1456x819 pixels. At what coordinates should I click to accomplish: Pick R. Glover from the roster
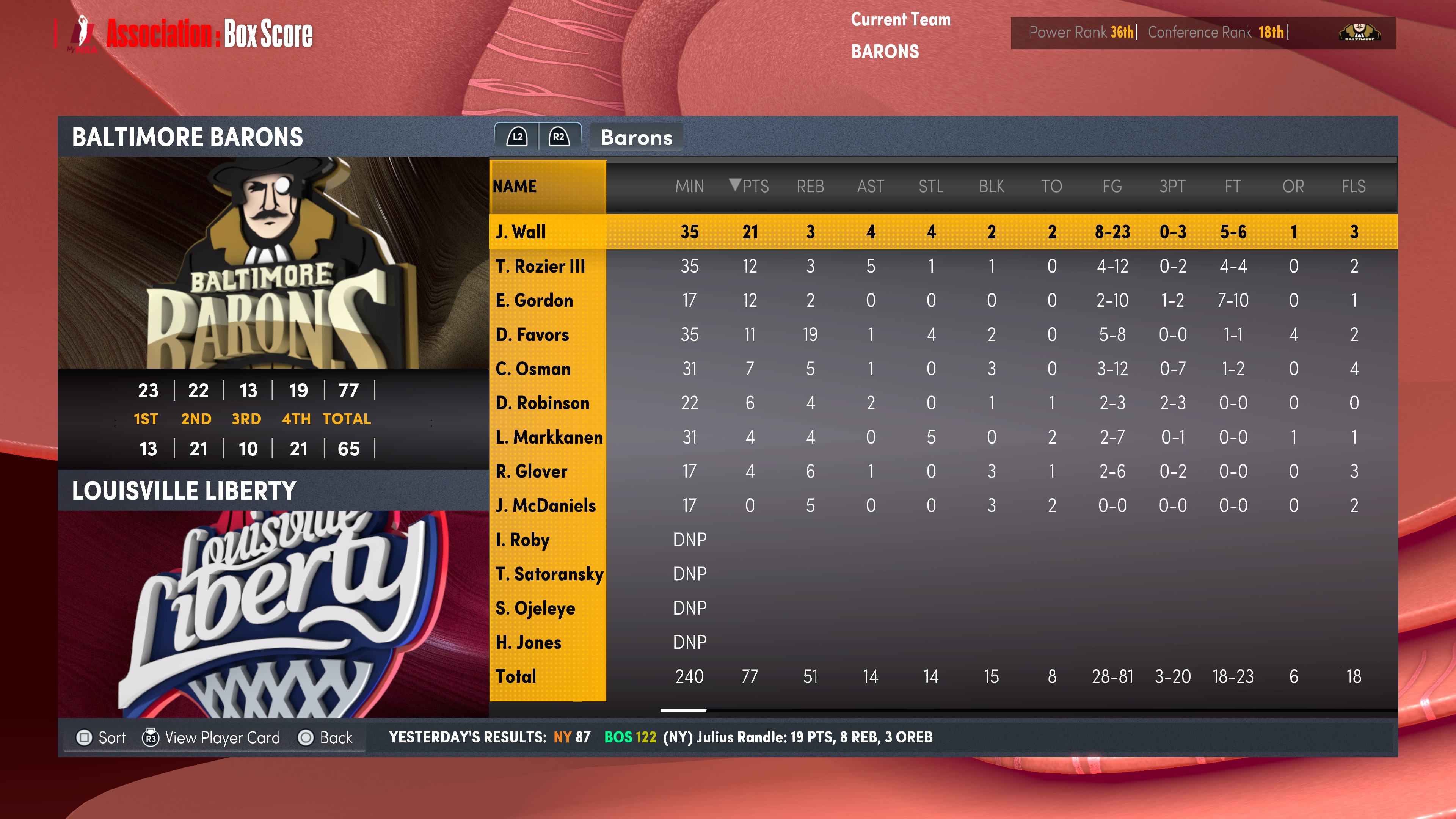[x=531, y=471]
